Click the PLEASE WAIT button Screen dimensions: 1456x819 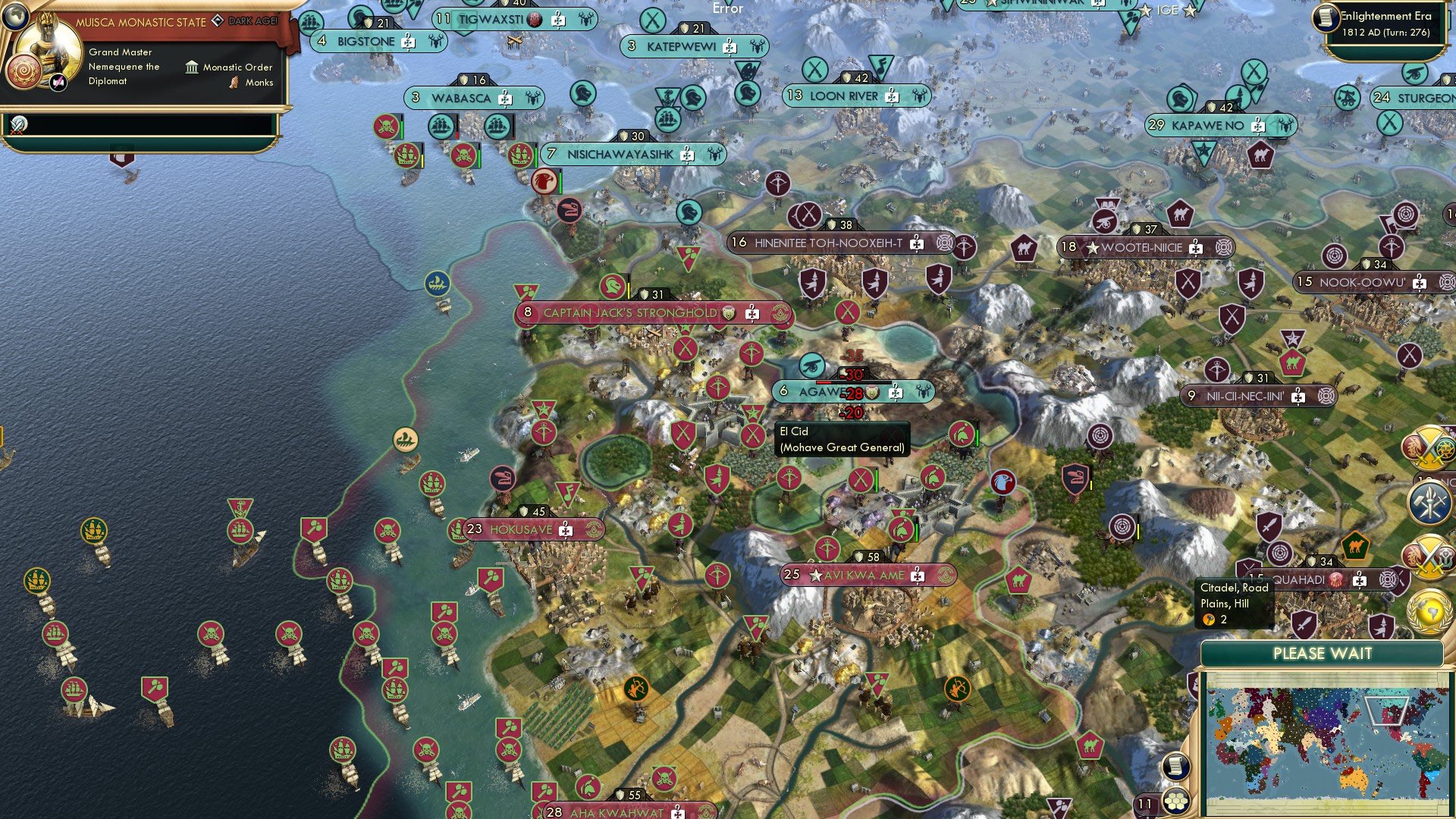point(1324,653)
